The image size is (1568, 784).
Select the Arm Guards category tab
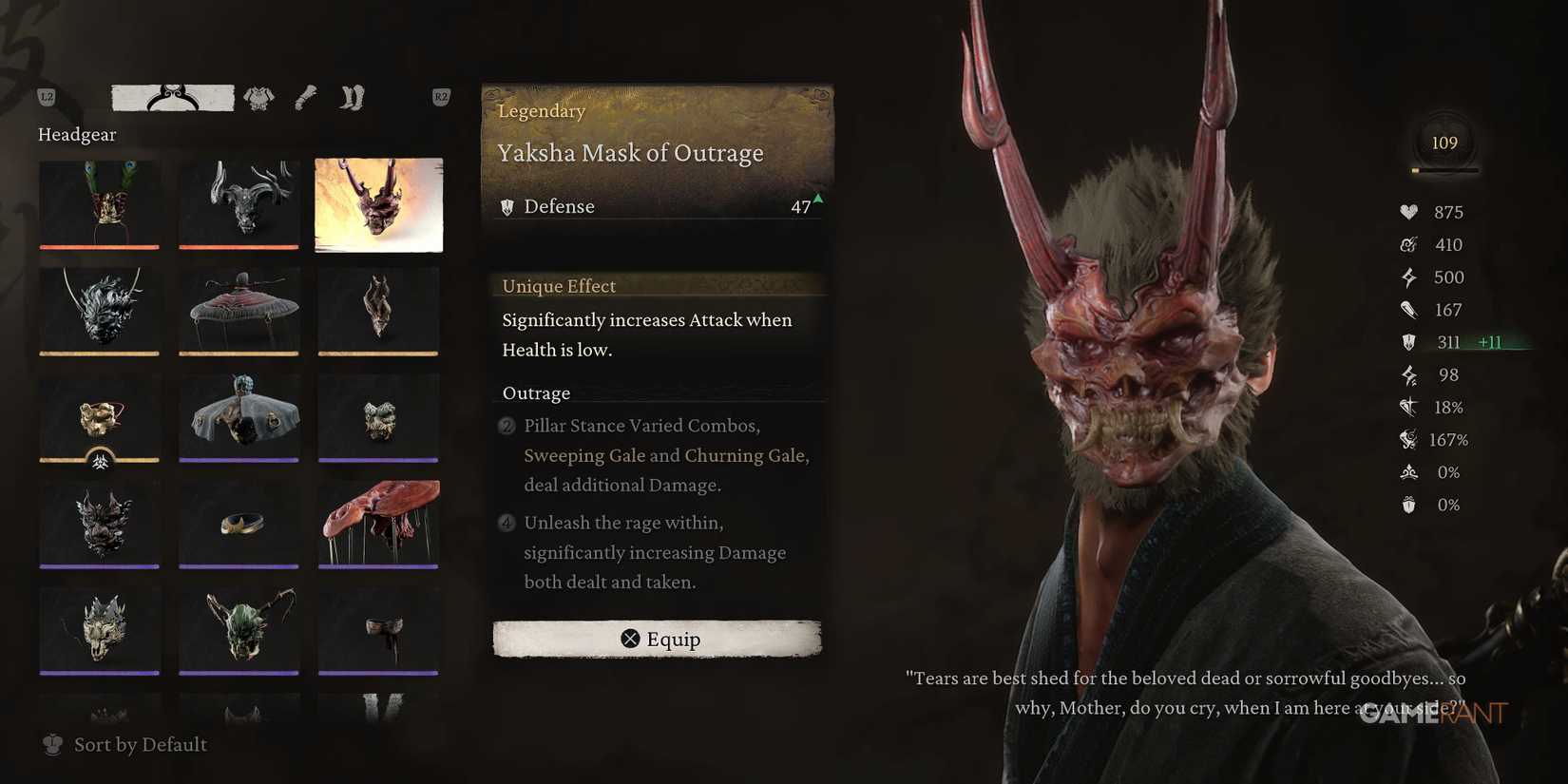(305, 97)
